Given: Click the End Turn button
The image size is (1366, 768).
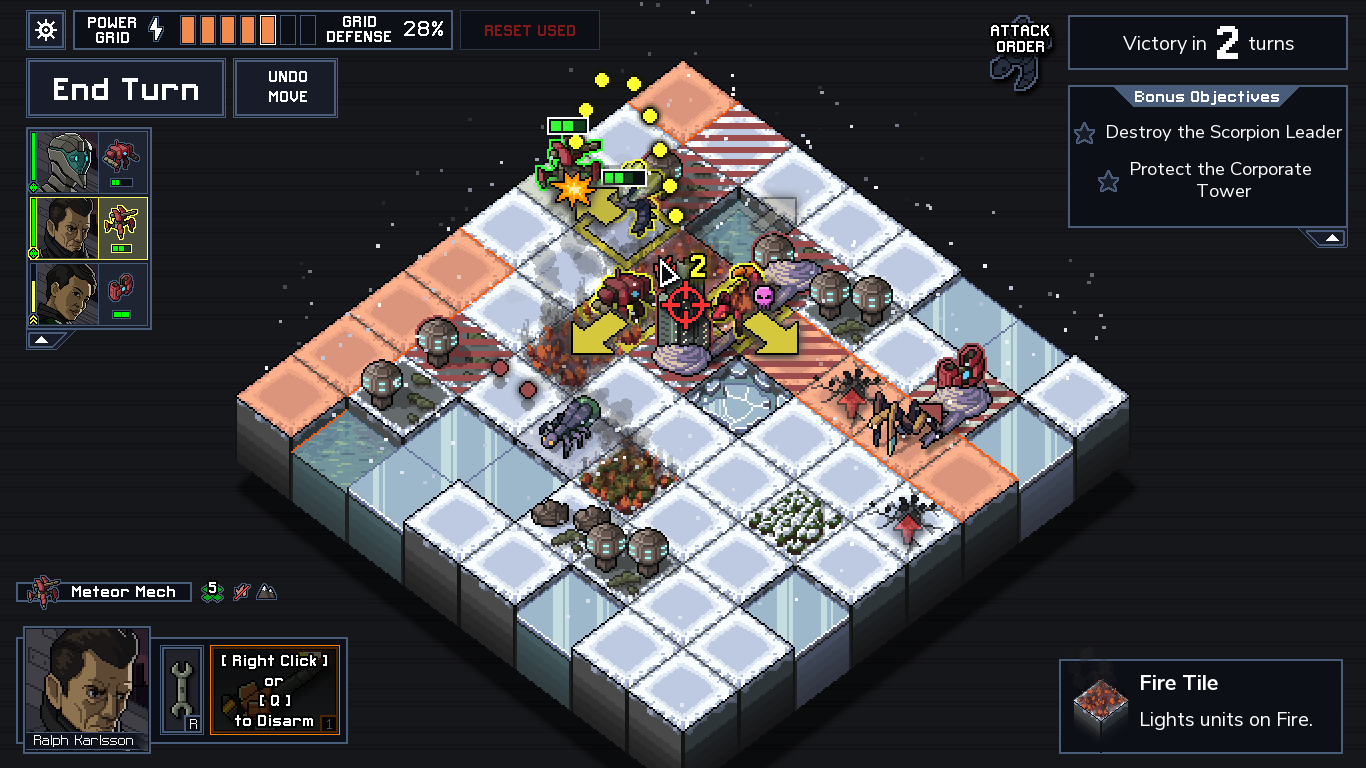Looking at the screenshot, I should [x=125, y=88].
